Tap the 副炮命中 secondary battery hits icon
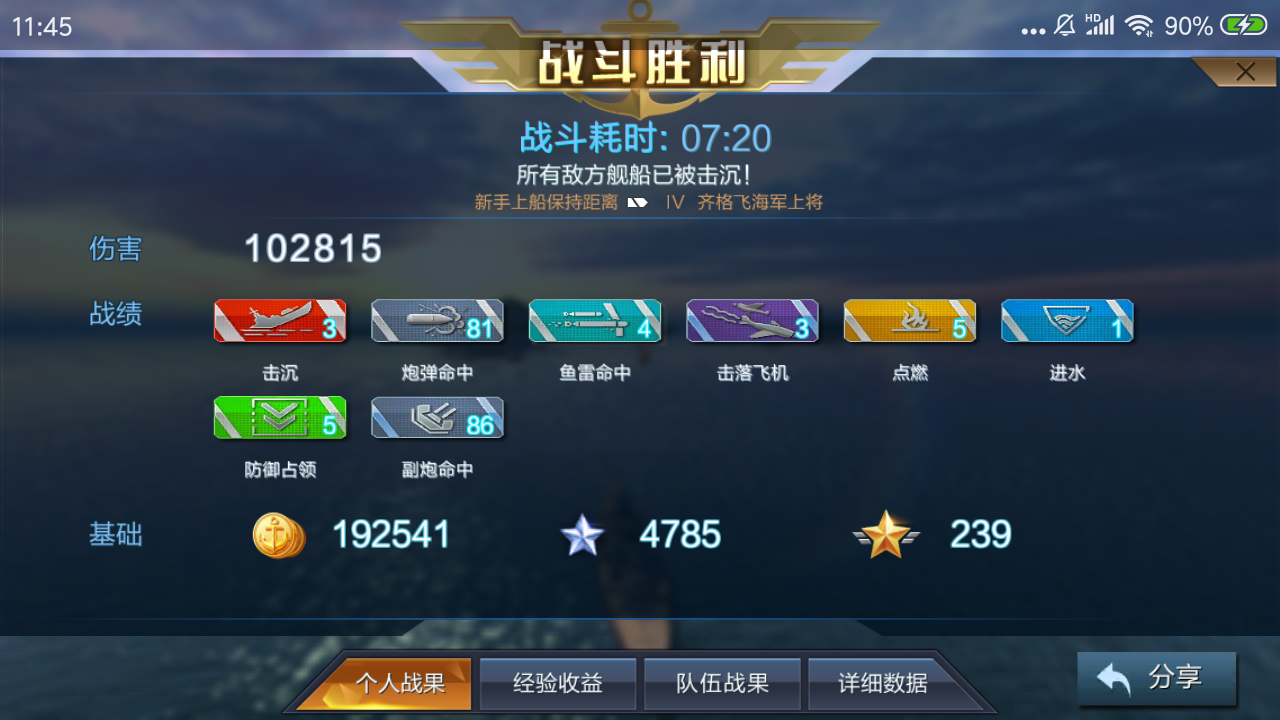1280x720 pixels. point(437,417)
